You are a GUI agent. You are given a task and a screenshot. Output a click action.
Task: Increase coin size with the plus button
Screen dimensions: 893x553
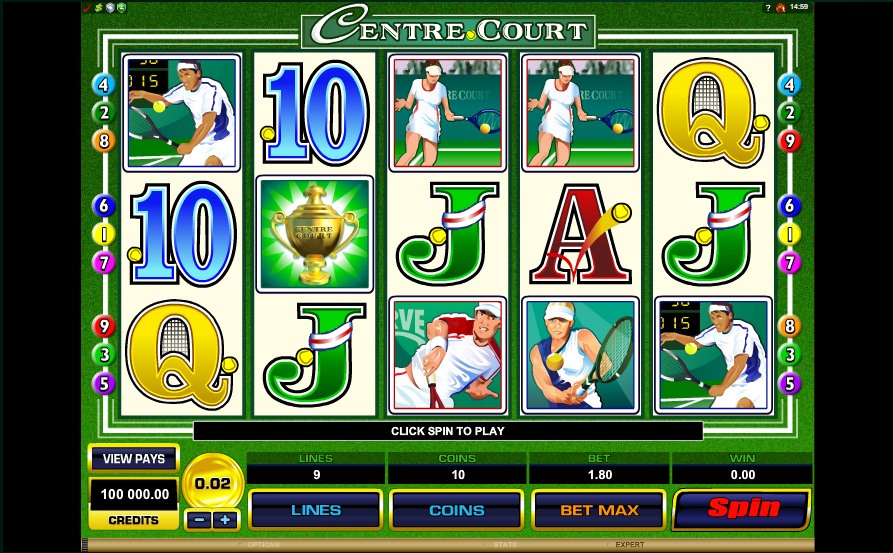tap(225, 520)
